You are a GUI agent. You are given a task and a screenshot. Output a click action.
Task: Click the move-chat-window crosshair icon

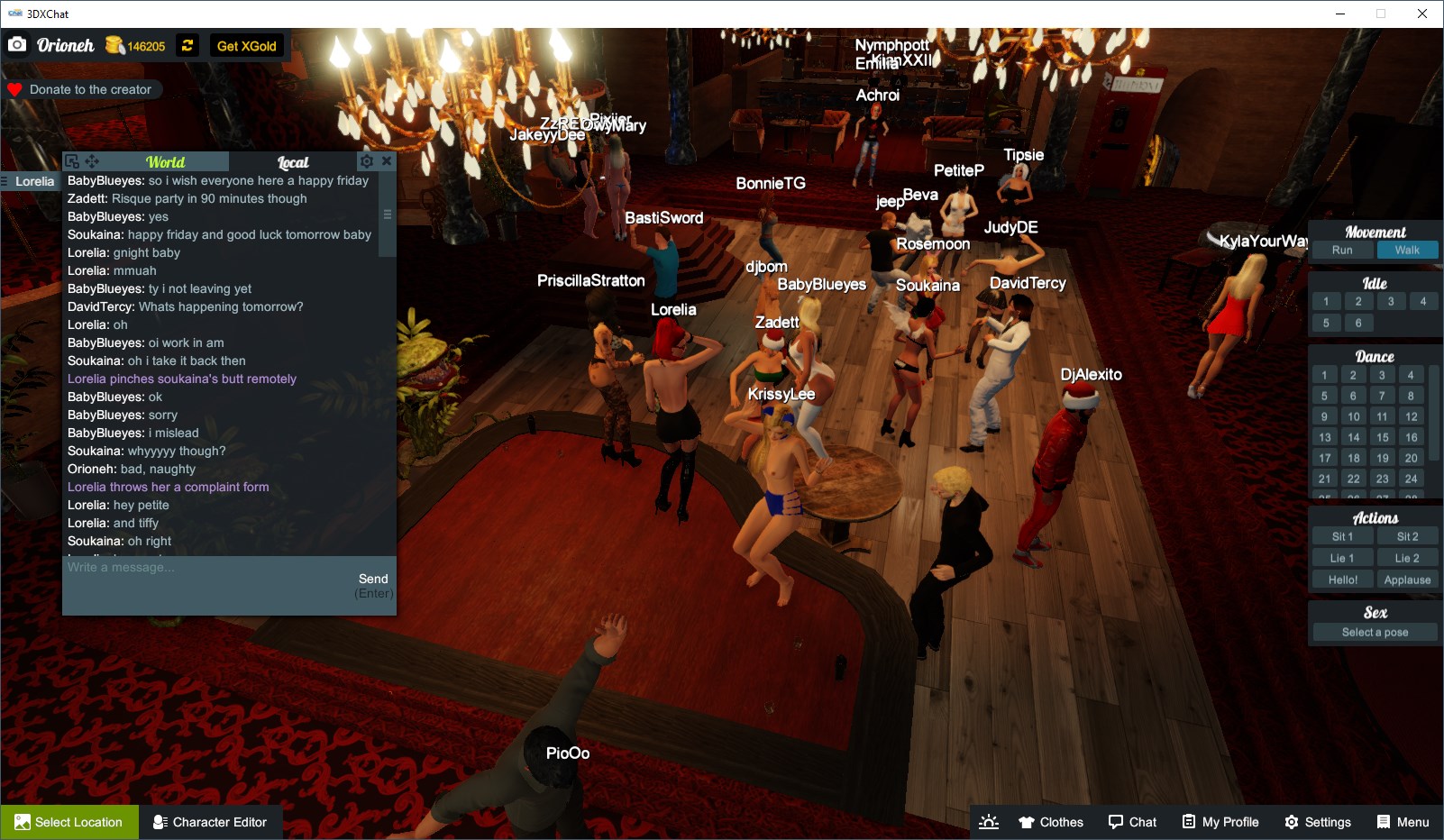[90, 160]
